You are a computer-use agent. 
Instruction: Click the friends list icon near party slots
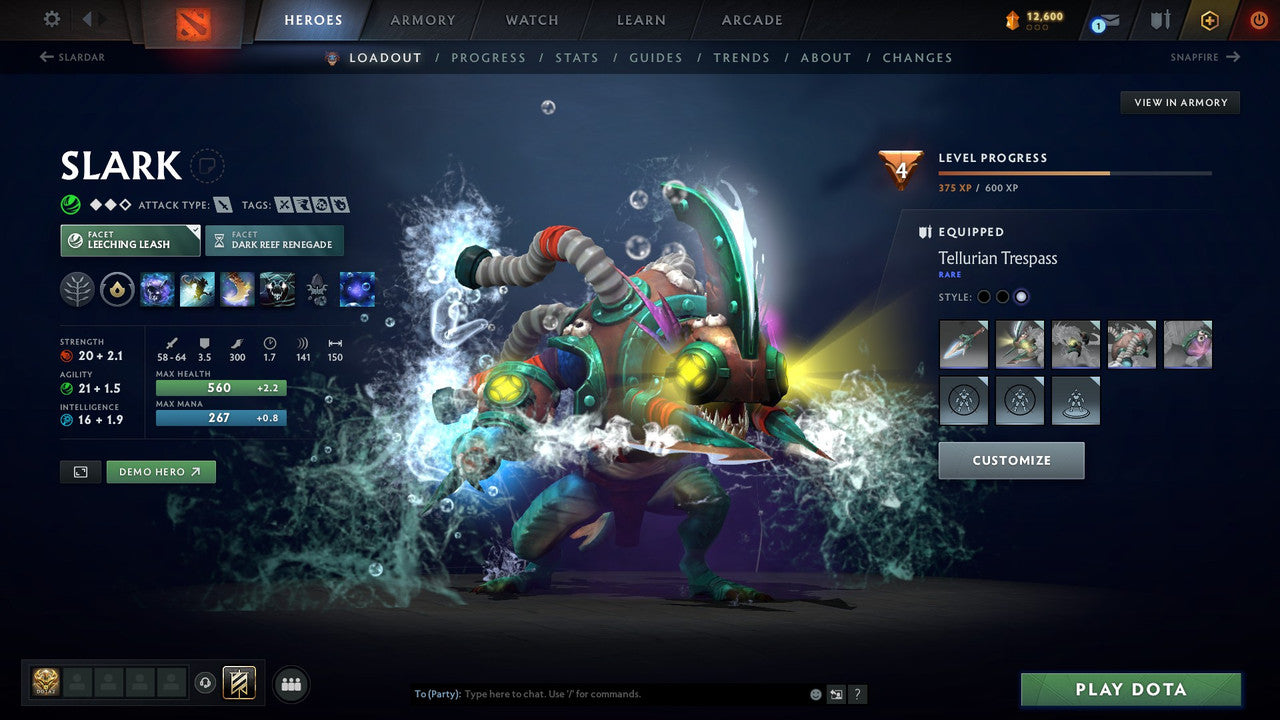[x=290, y=683]
